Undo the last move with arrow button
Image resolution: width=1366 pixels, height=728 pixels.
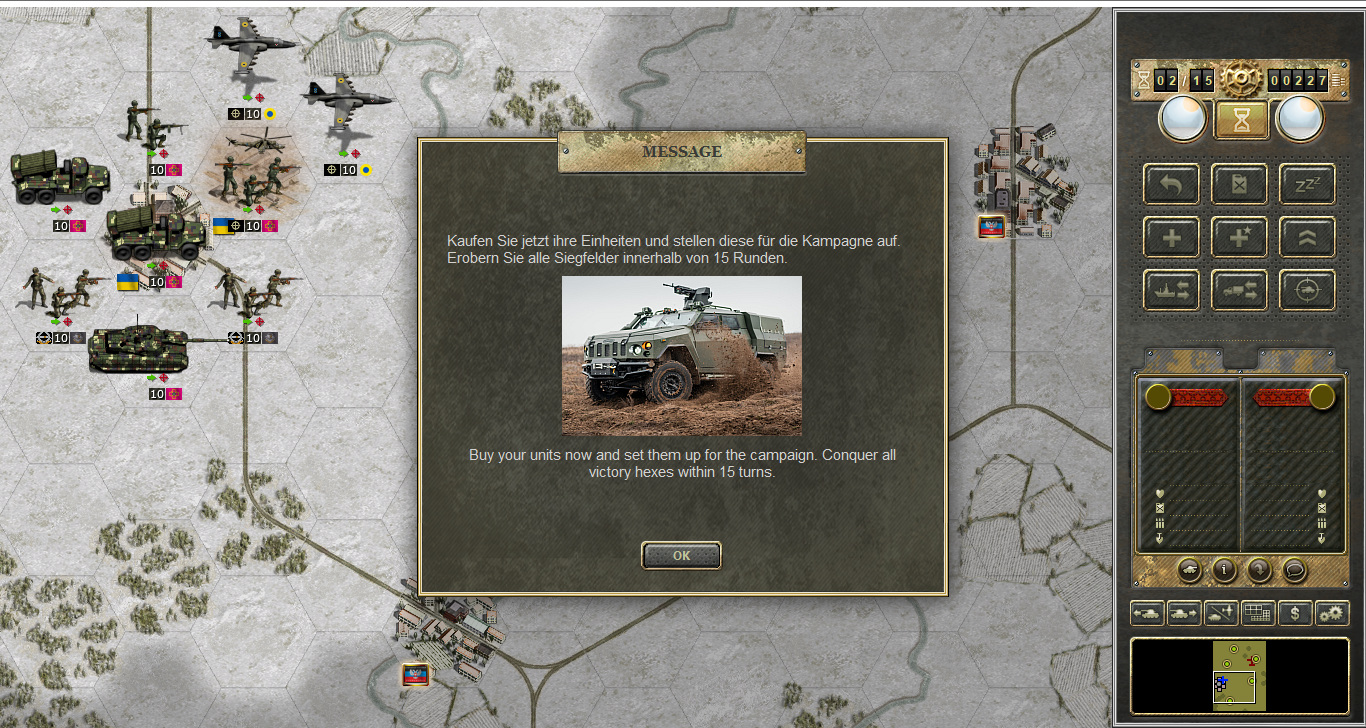[x=1171, y=184]
